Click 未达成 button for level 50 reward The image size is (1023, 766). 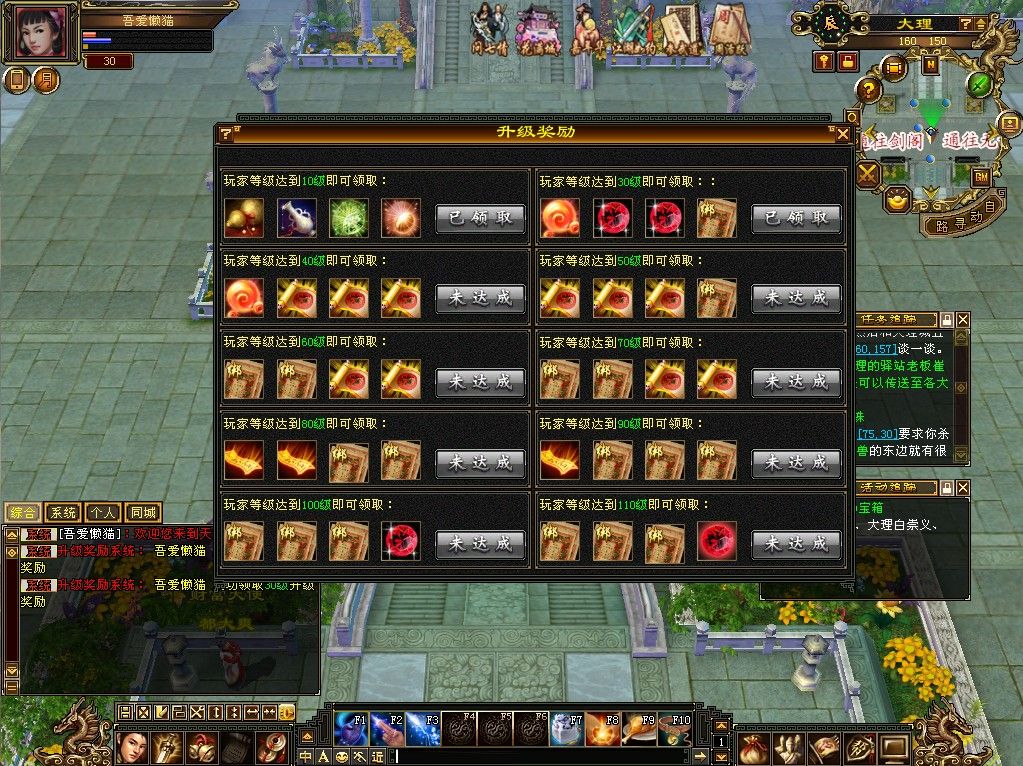[796, 298]
